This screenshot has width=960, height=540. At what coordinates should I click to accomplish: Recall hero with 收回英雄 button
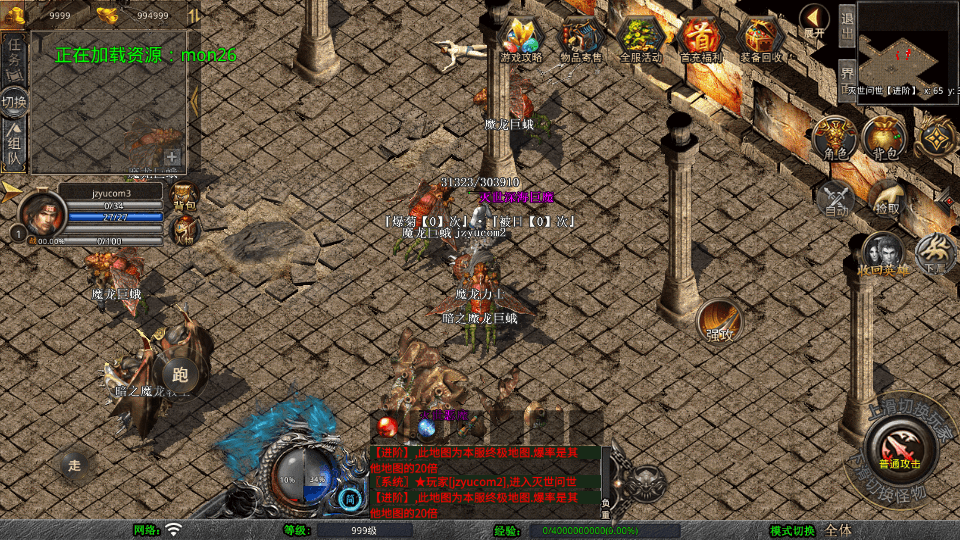pos(880,254)
